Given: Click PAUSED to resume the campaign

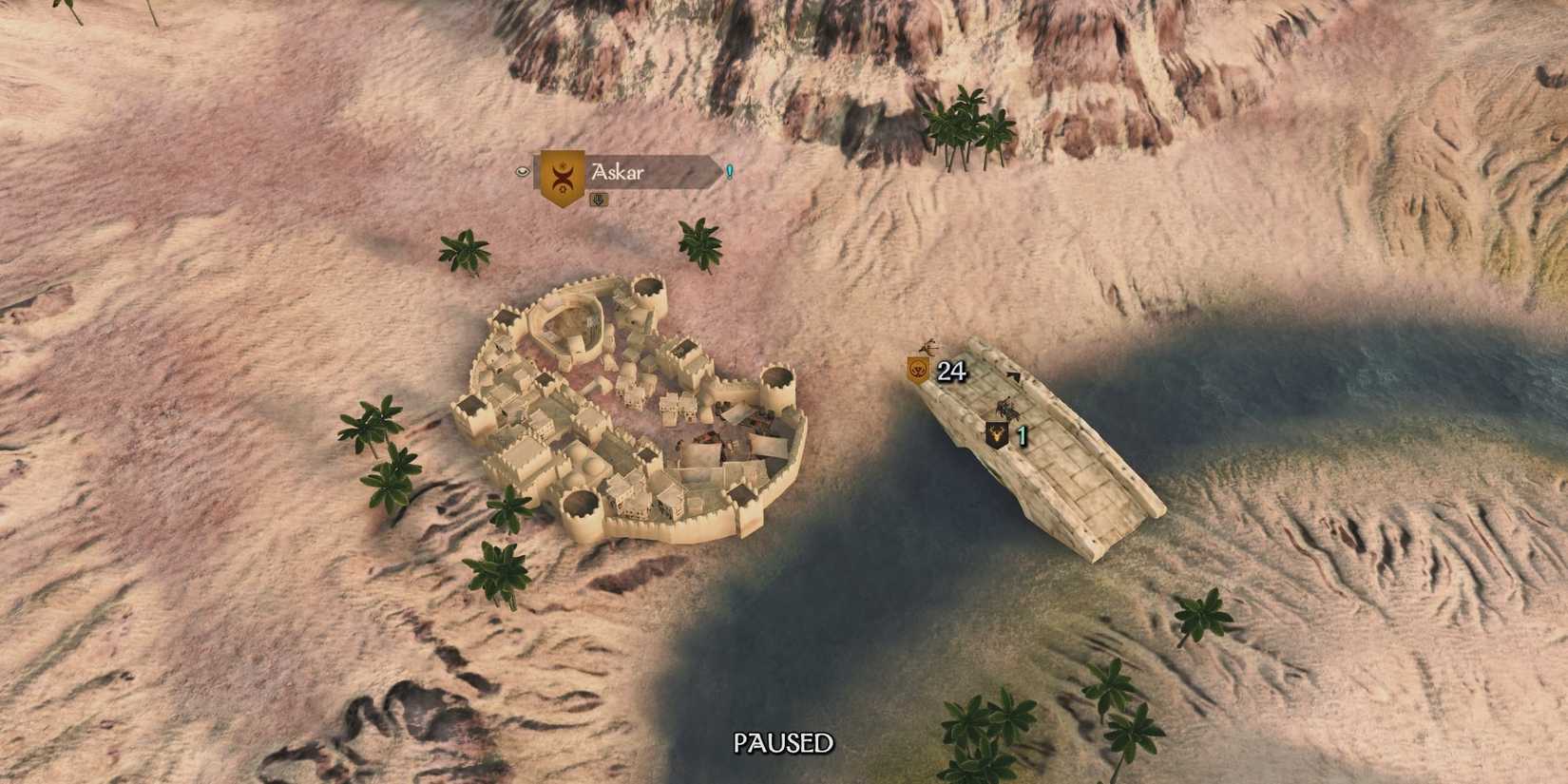Looking at the screenshot, I should [x=783, y=743].
